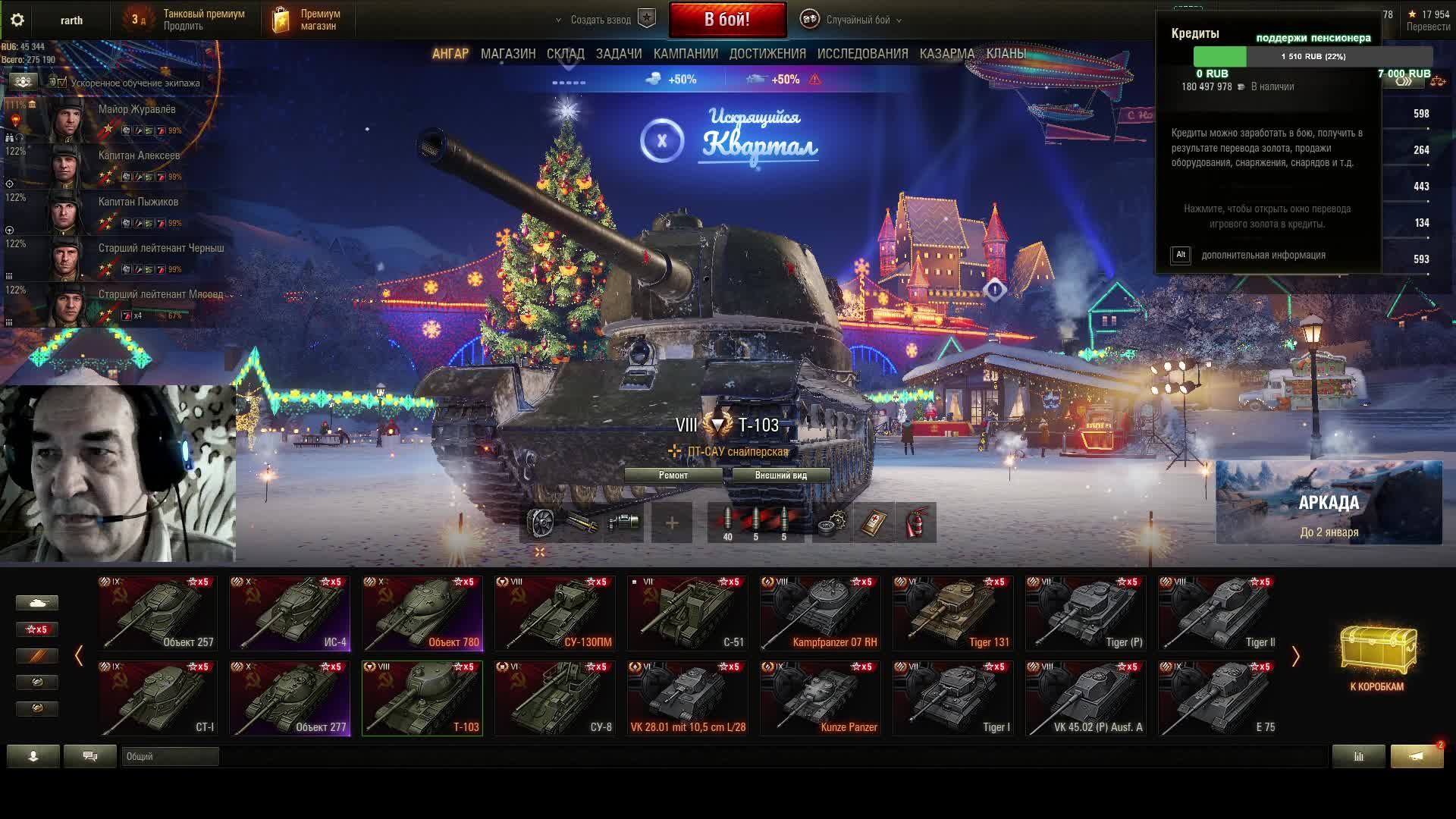Switch to the МАГАЗИН tab
The height and width of the screenshot is (819, 1456).
pos(508,54)
